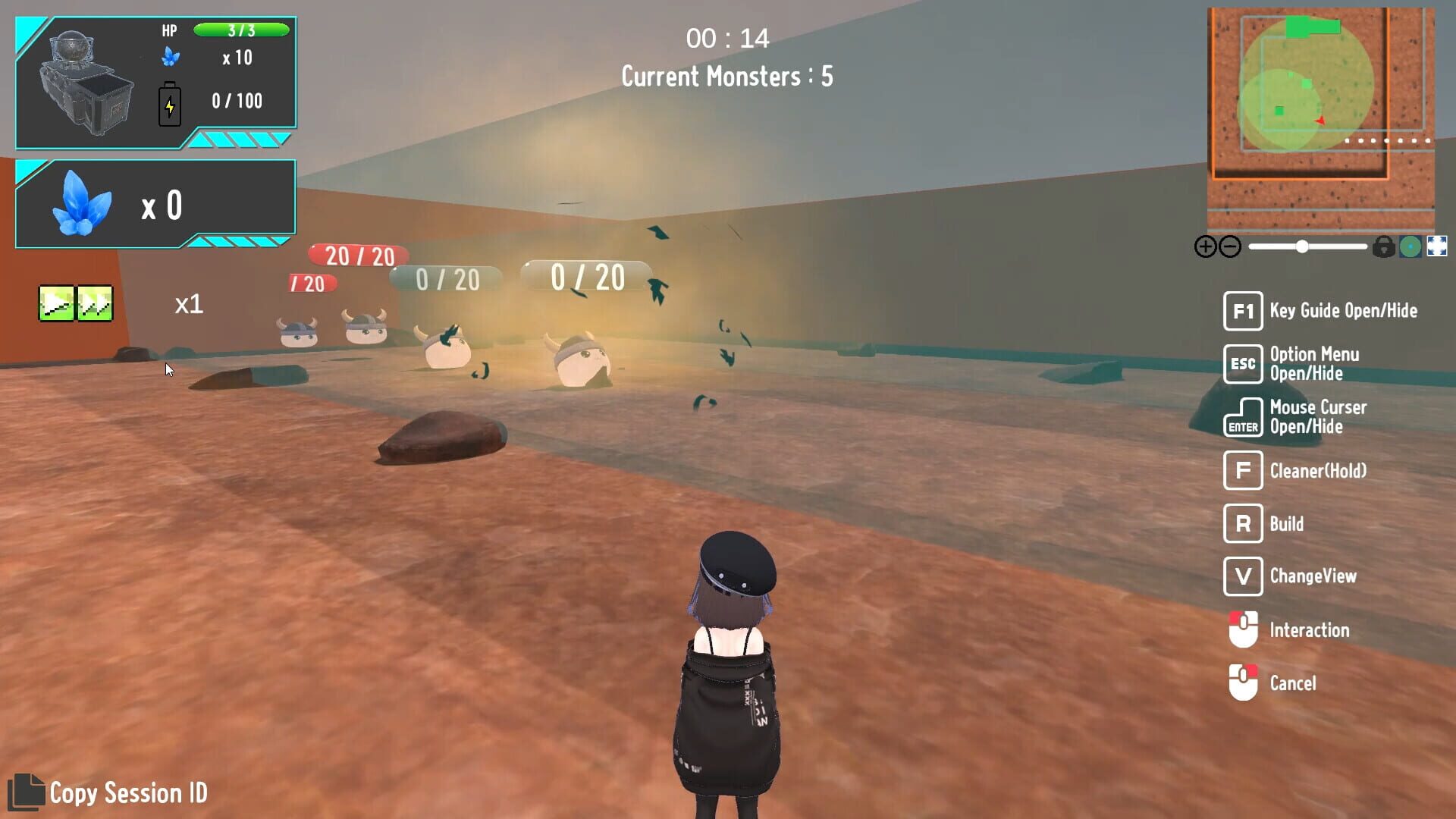Click the zoom out icon below the minimap

pyautogui.click(x=1229, y=246)
